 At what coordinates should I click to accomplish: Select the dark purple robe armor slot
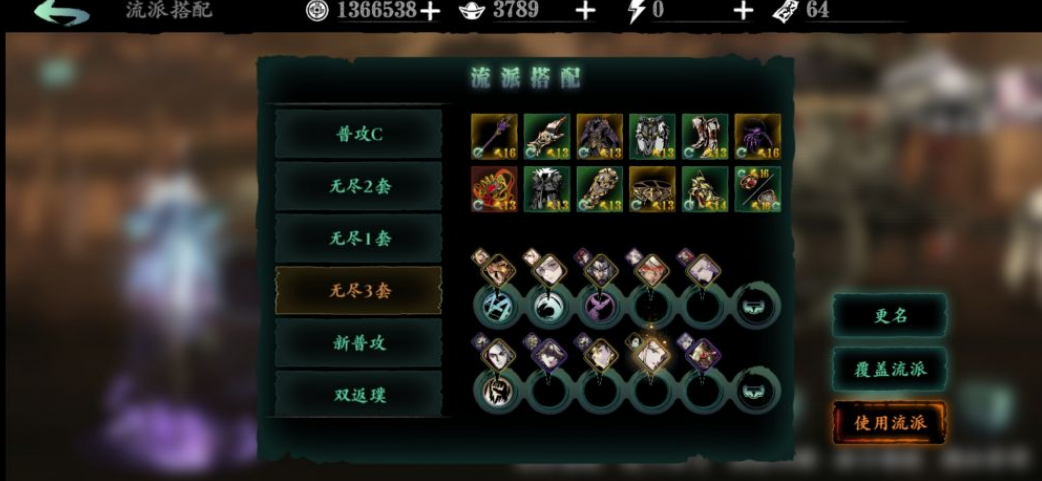599,137
